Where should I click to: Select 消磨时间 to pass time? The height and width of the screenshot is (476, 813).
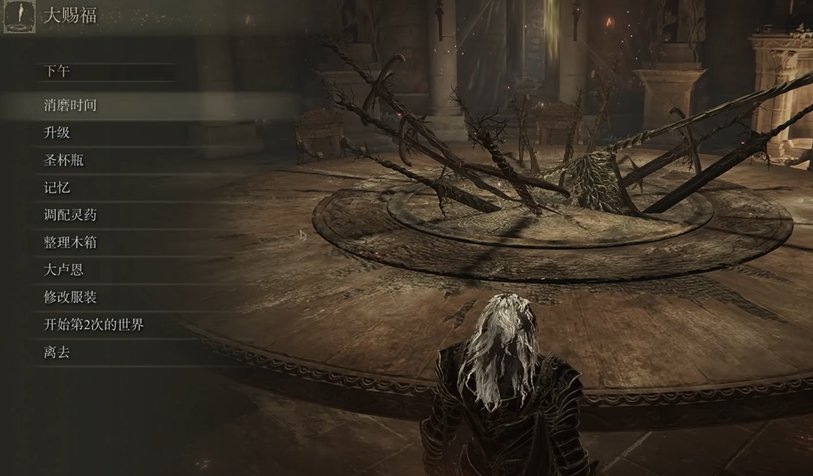(x=70, y=105)
